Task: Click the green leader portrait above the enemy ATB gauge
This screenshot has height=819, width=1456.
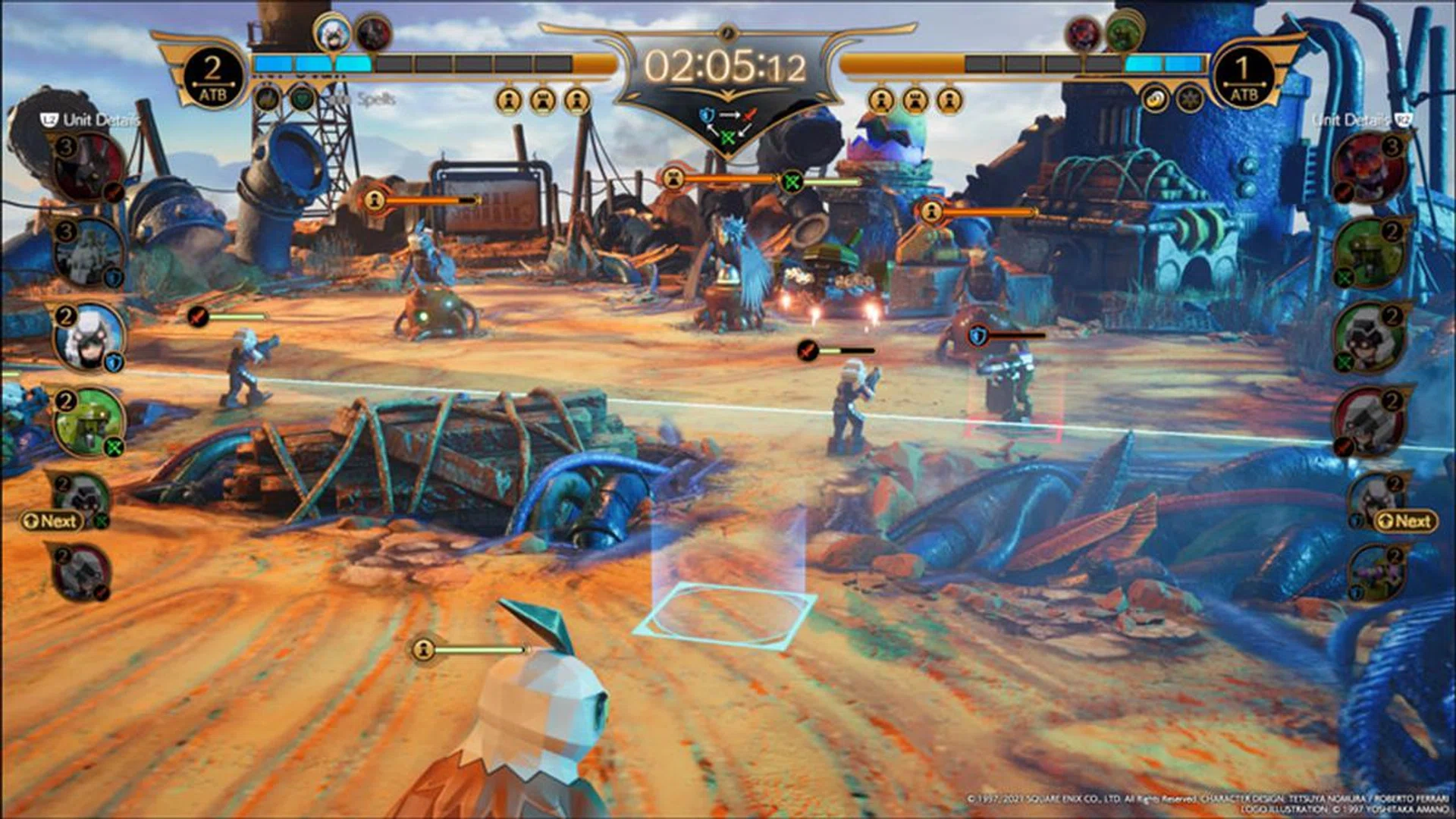Action: (x=1123, y=33)
